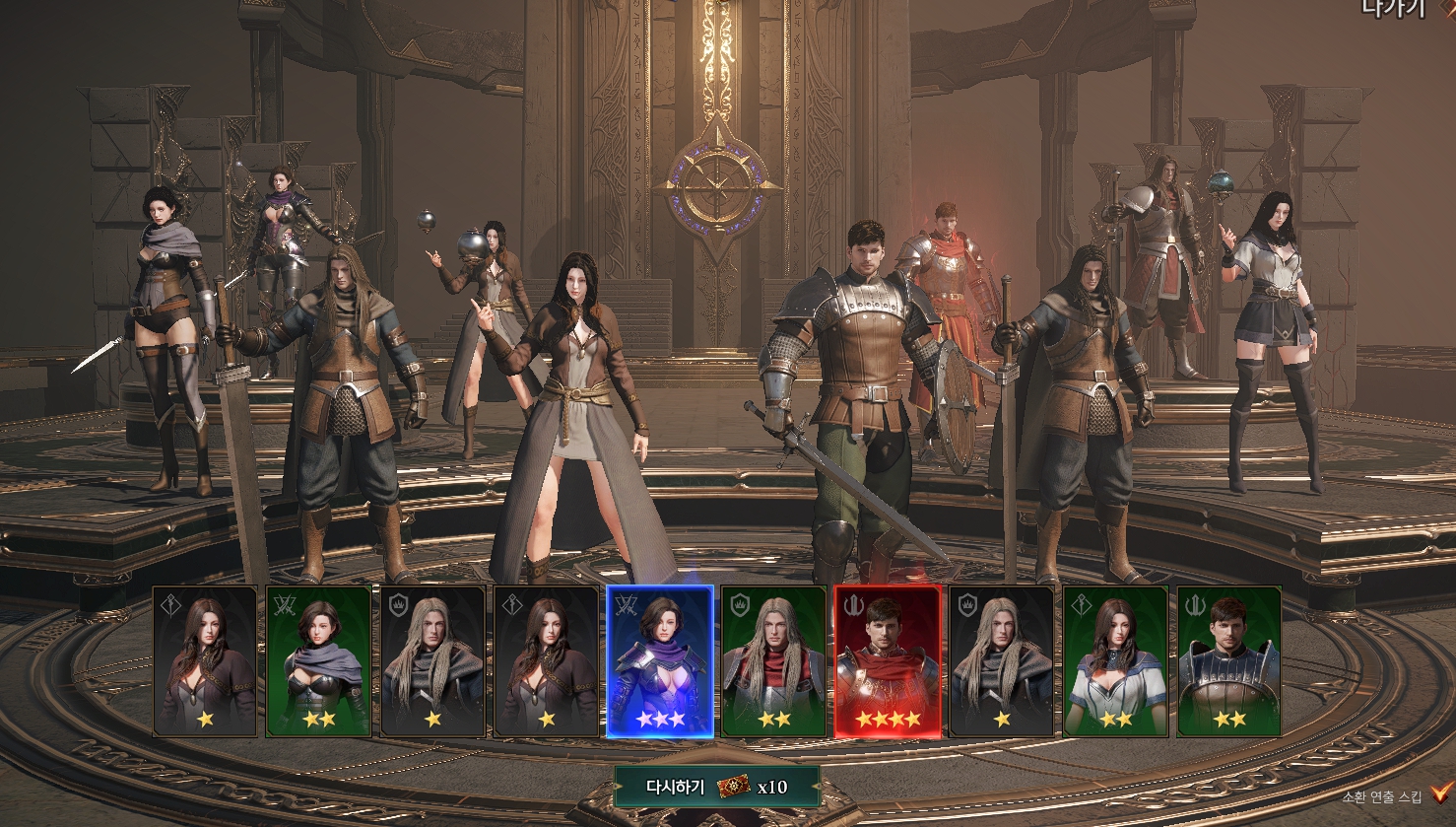This screenshot has height=827, width=1456.
Task: Open the green card of woman in white-blue outfit
Action: click(x=1115, y=661)
